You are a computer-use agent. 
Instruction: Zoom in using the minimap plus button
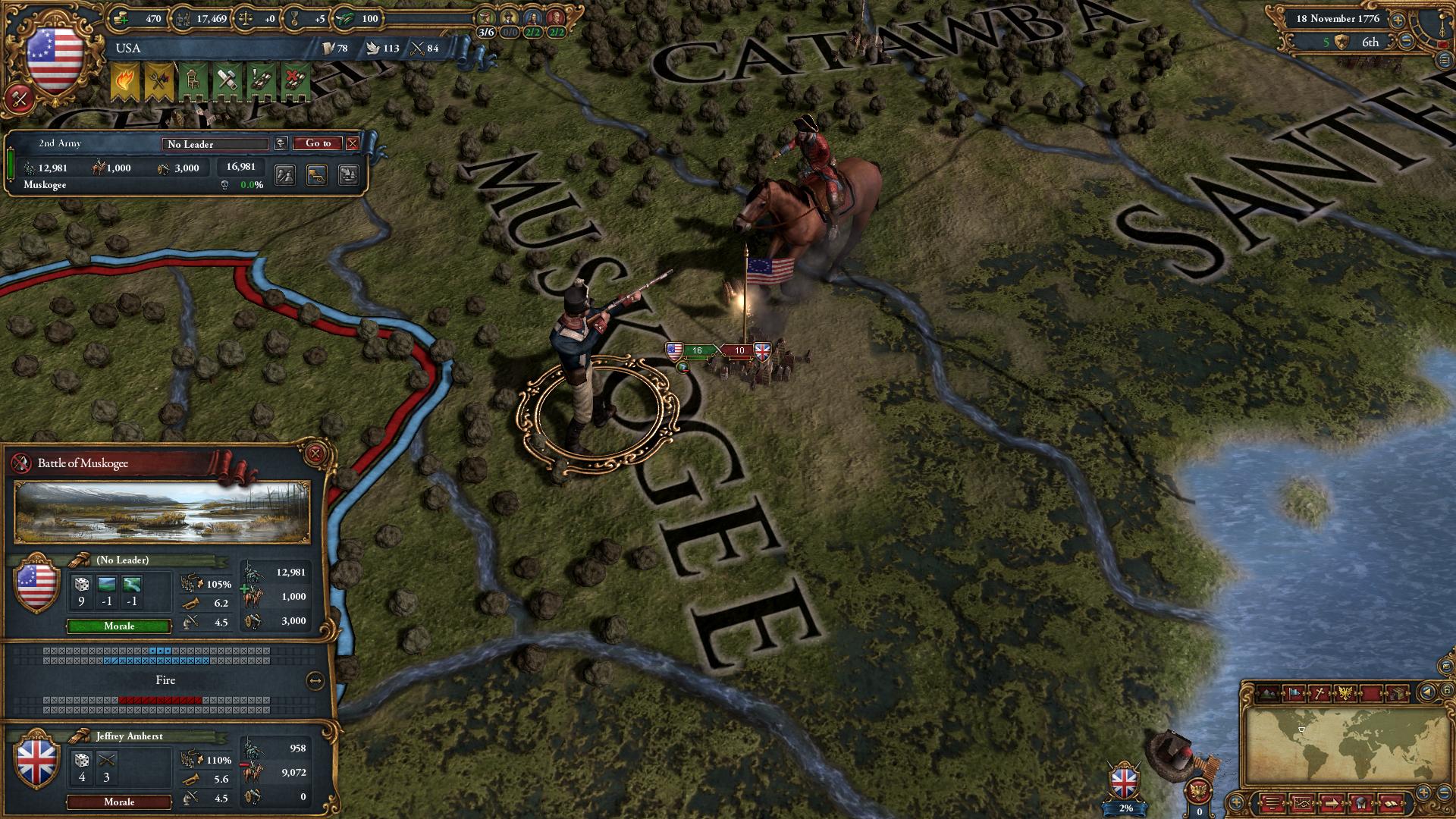click(x=1423, y=792)
